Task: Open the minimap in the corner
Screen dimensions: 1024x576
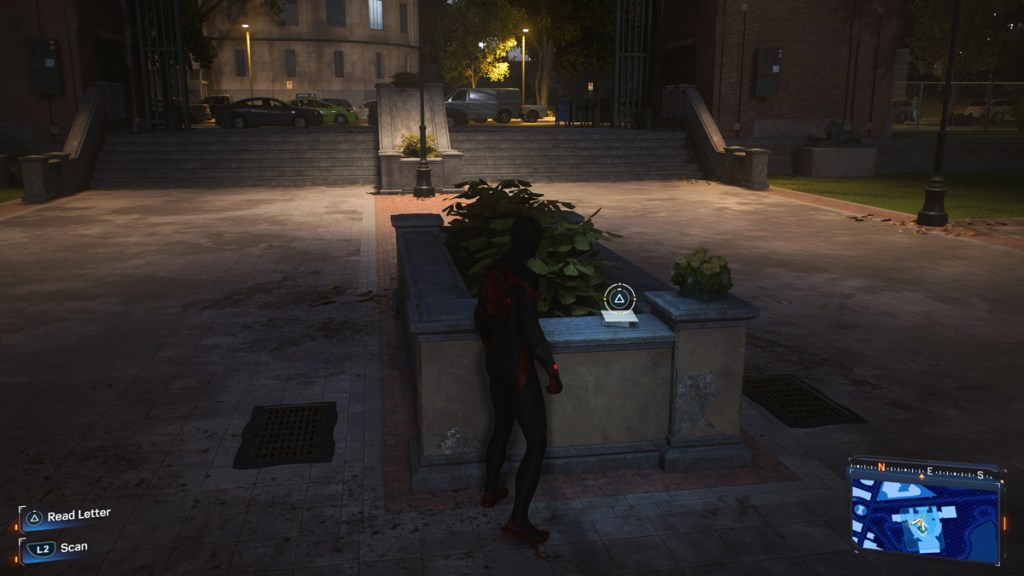Action: [x=925, y=515]
